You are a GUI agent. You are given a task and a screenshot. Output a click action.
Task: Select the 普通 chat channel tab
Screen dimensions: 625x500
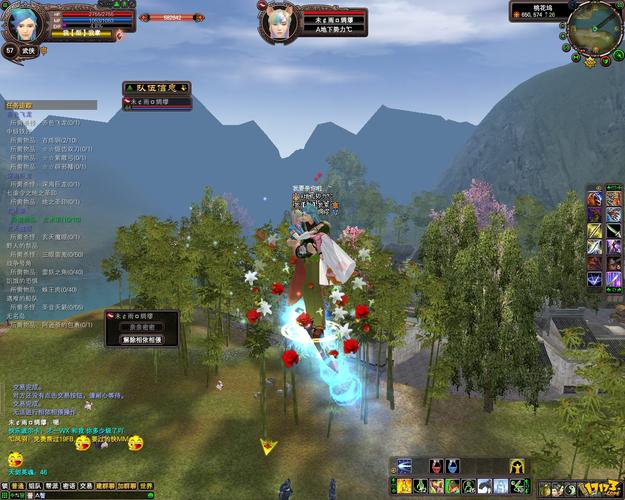pyautogui.click(x=16, y=486)
